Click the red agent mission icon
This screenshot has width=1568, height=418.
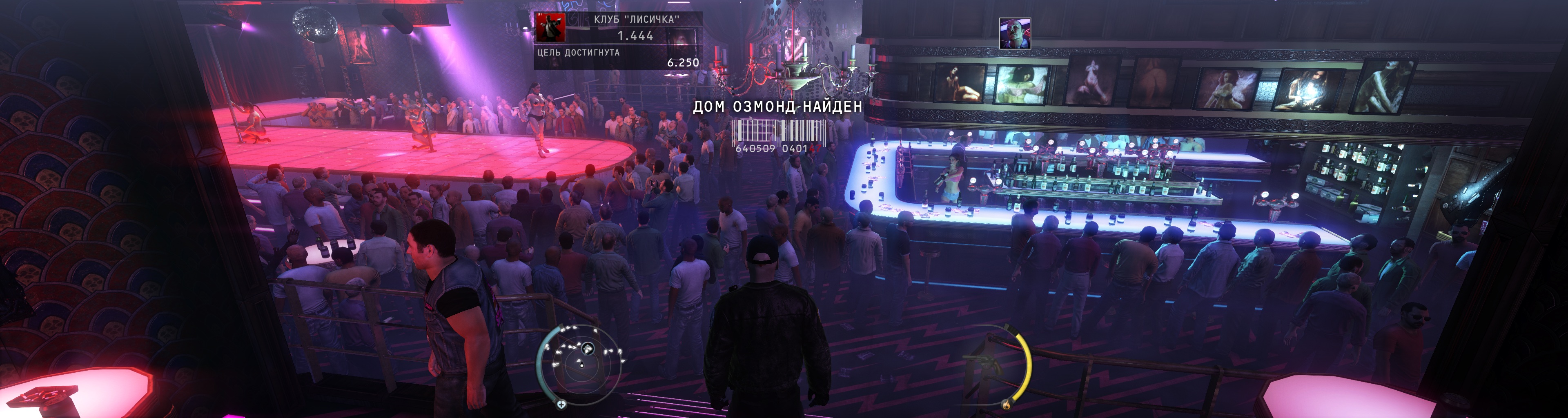550,27
